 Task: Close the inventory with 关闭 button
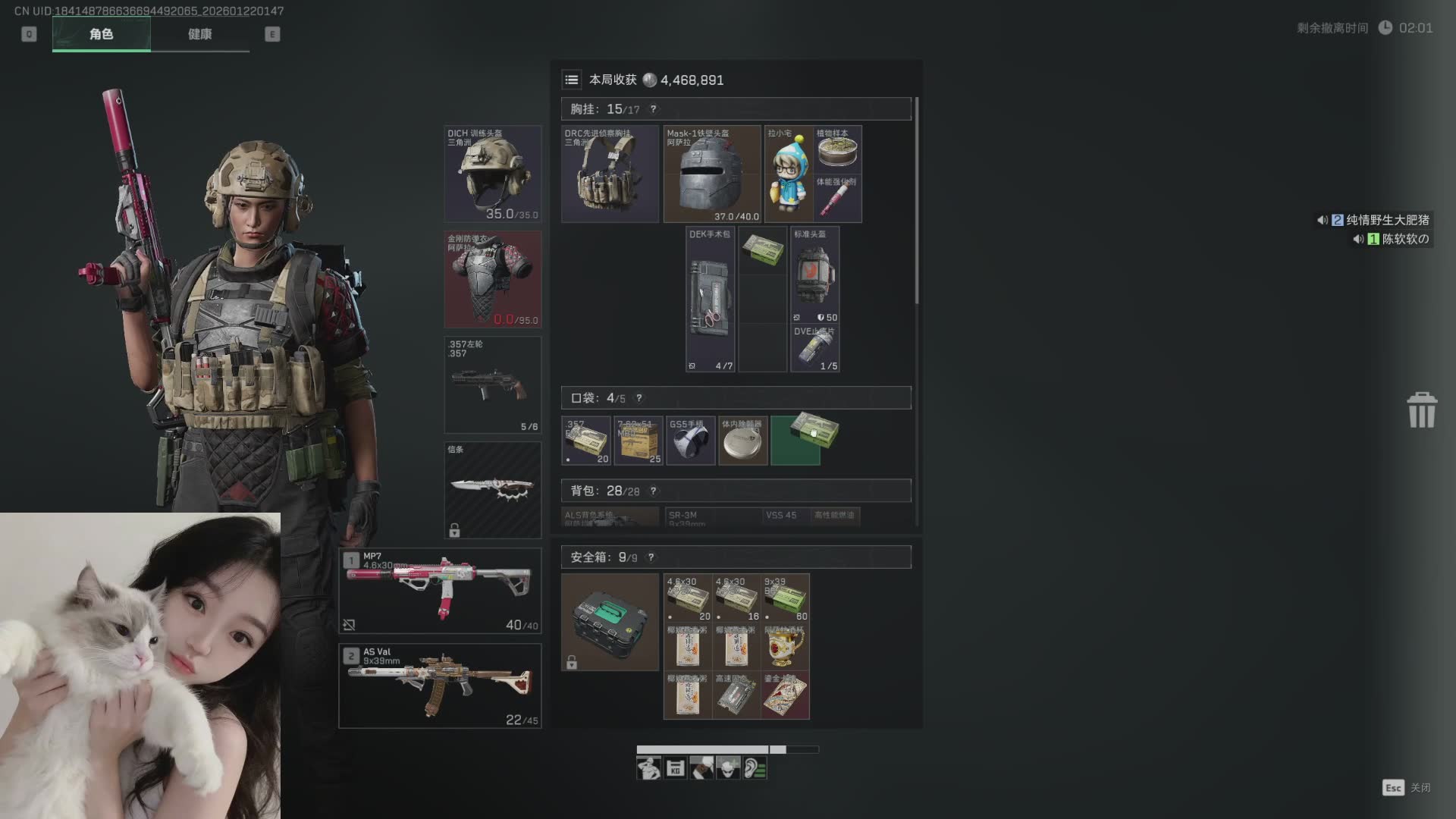point(1407,788)
